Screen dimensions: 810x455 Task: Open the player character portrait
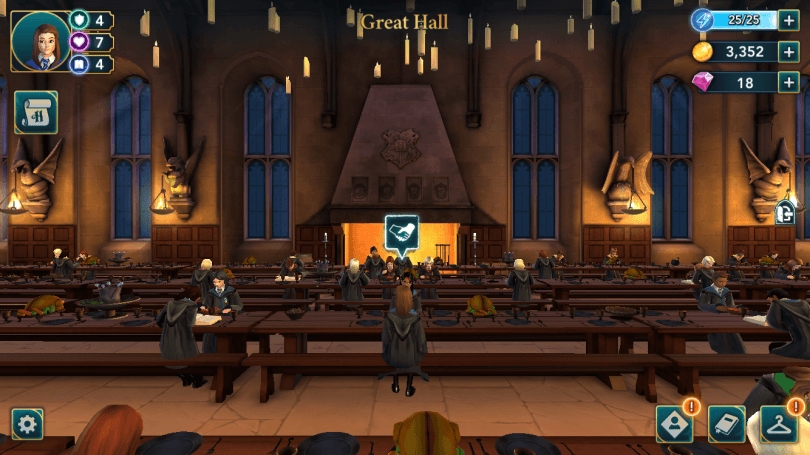40,42
